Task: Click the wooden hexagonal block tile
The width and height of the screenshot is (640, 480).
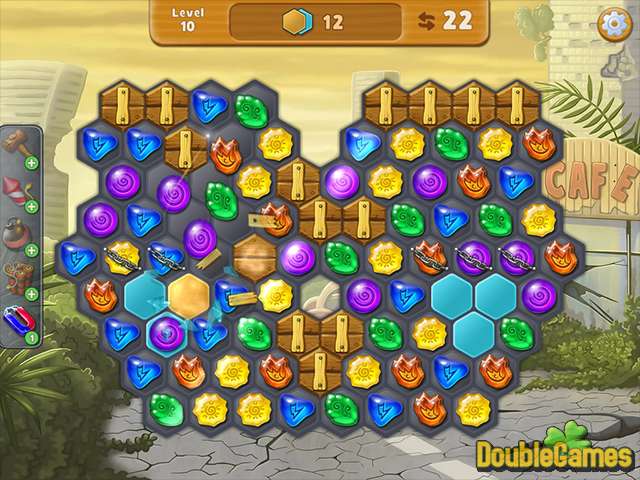Action: [x=255, y=257]
